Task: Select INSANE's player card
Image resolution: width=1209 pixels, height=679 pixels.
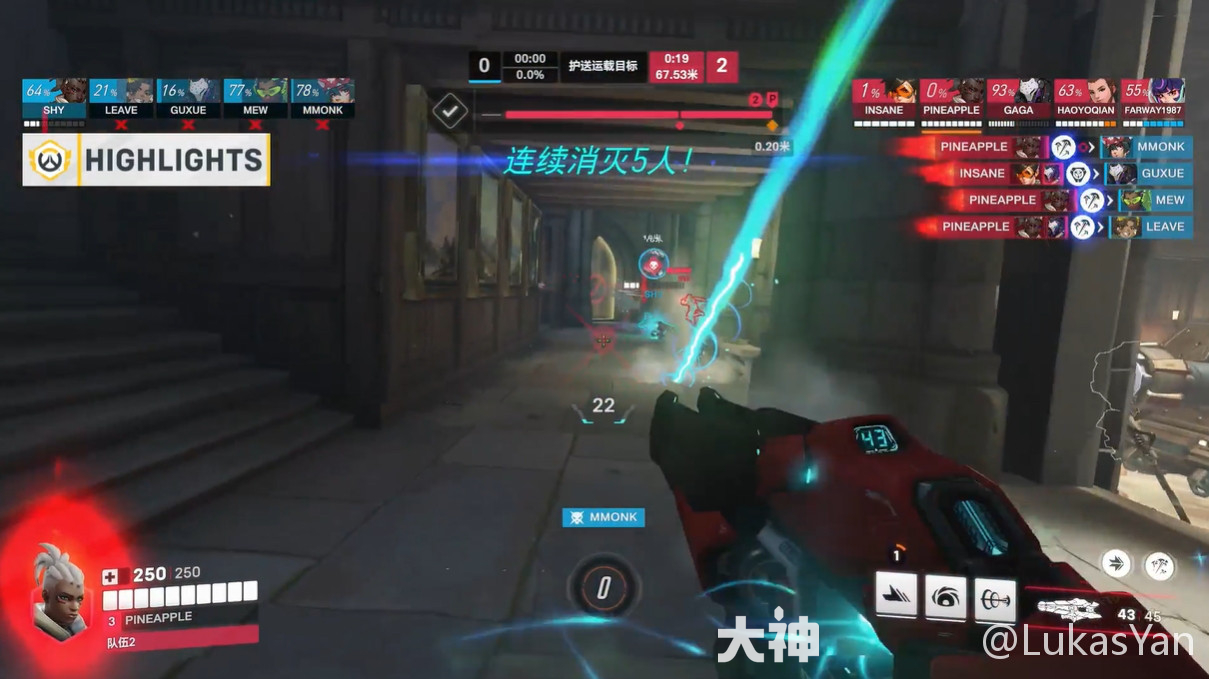Action: point(884,98)
